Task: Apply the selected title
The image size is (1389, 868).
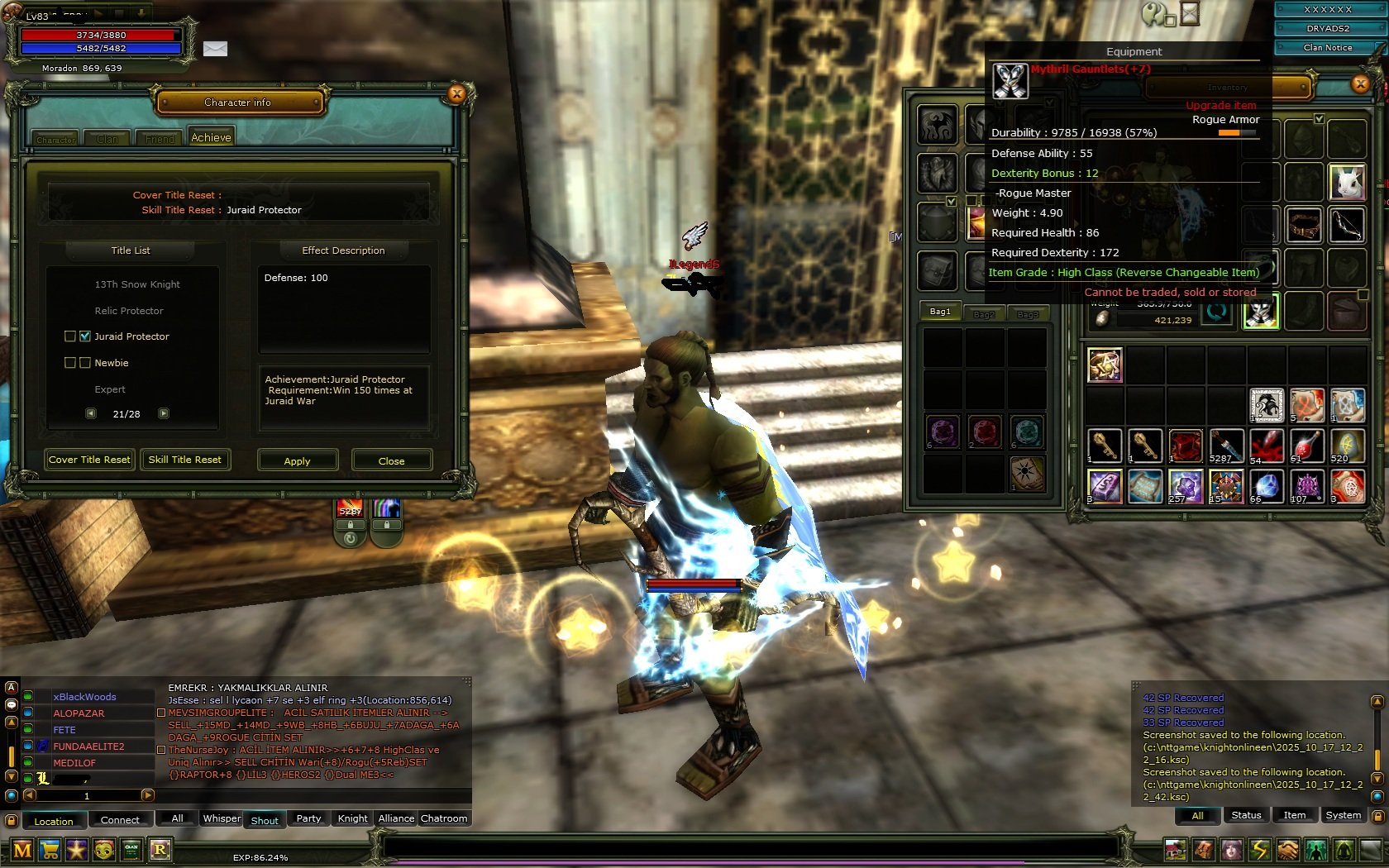Action: pos(297,460)
